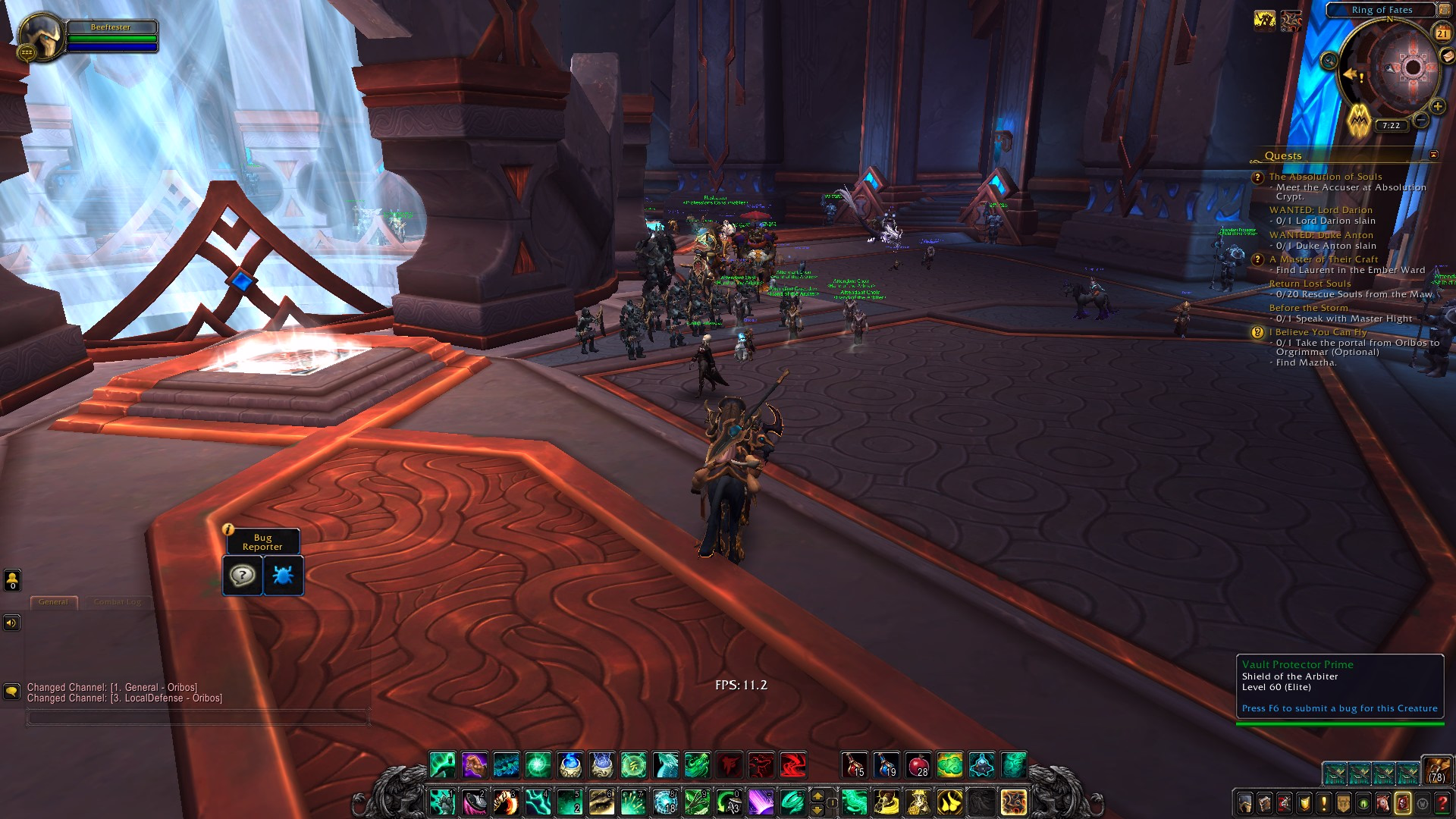This screenshot has height=819, width=1456.
Task: Open the yellow exclamation Quest Log button
Action: 1324,803
